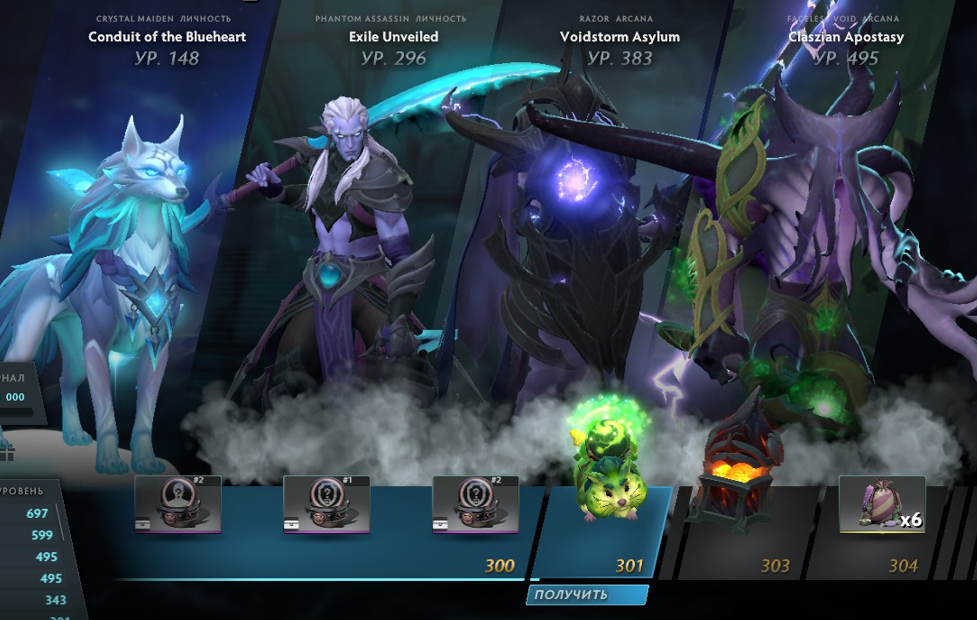Select the x6 sack reward at level 304
The width and height of the screenshot is (977, 620).
(881, 504)
